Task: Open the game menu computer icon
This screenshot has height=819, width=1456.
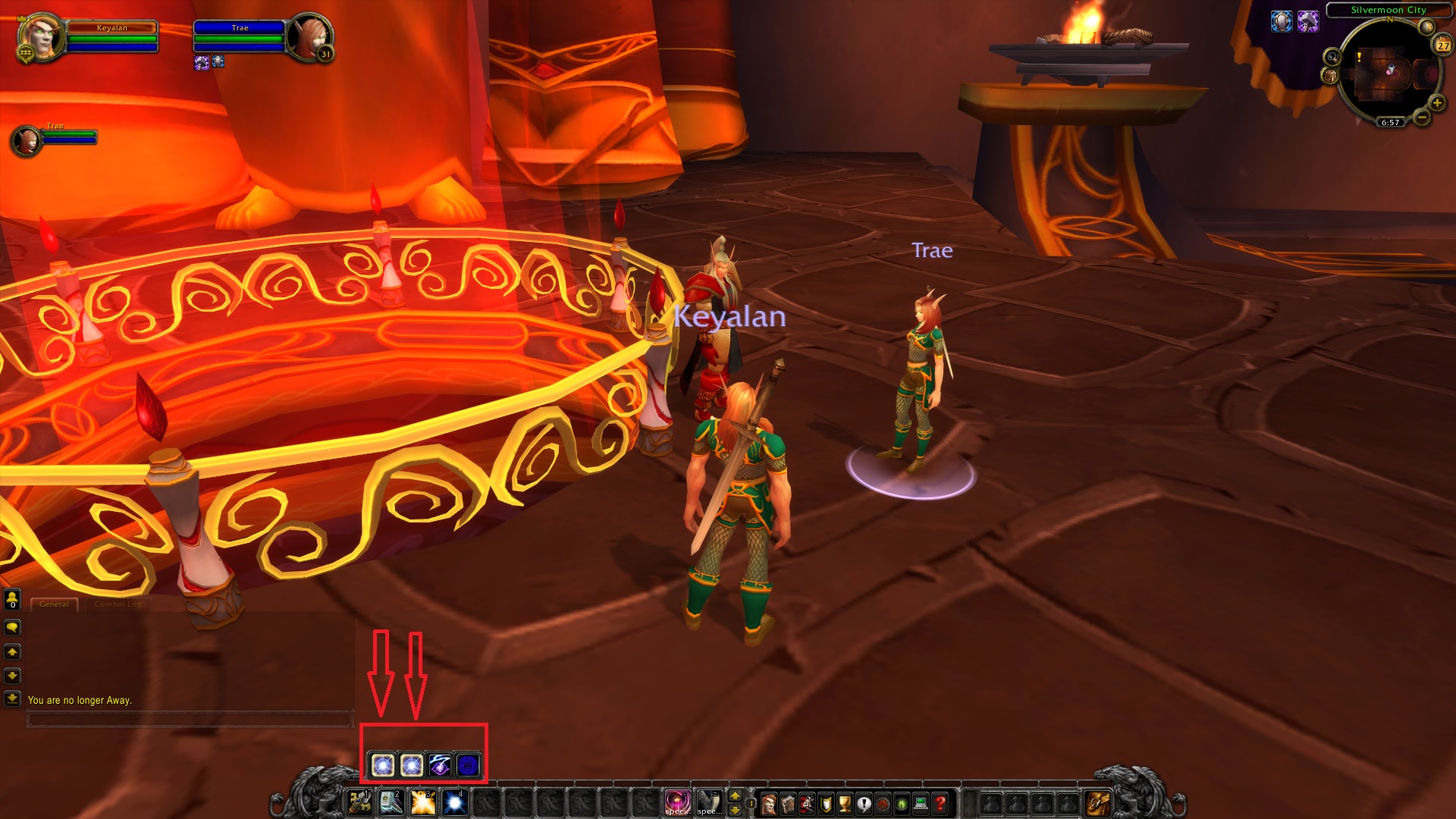Action: [x=920, y=805]
